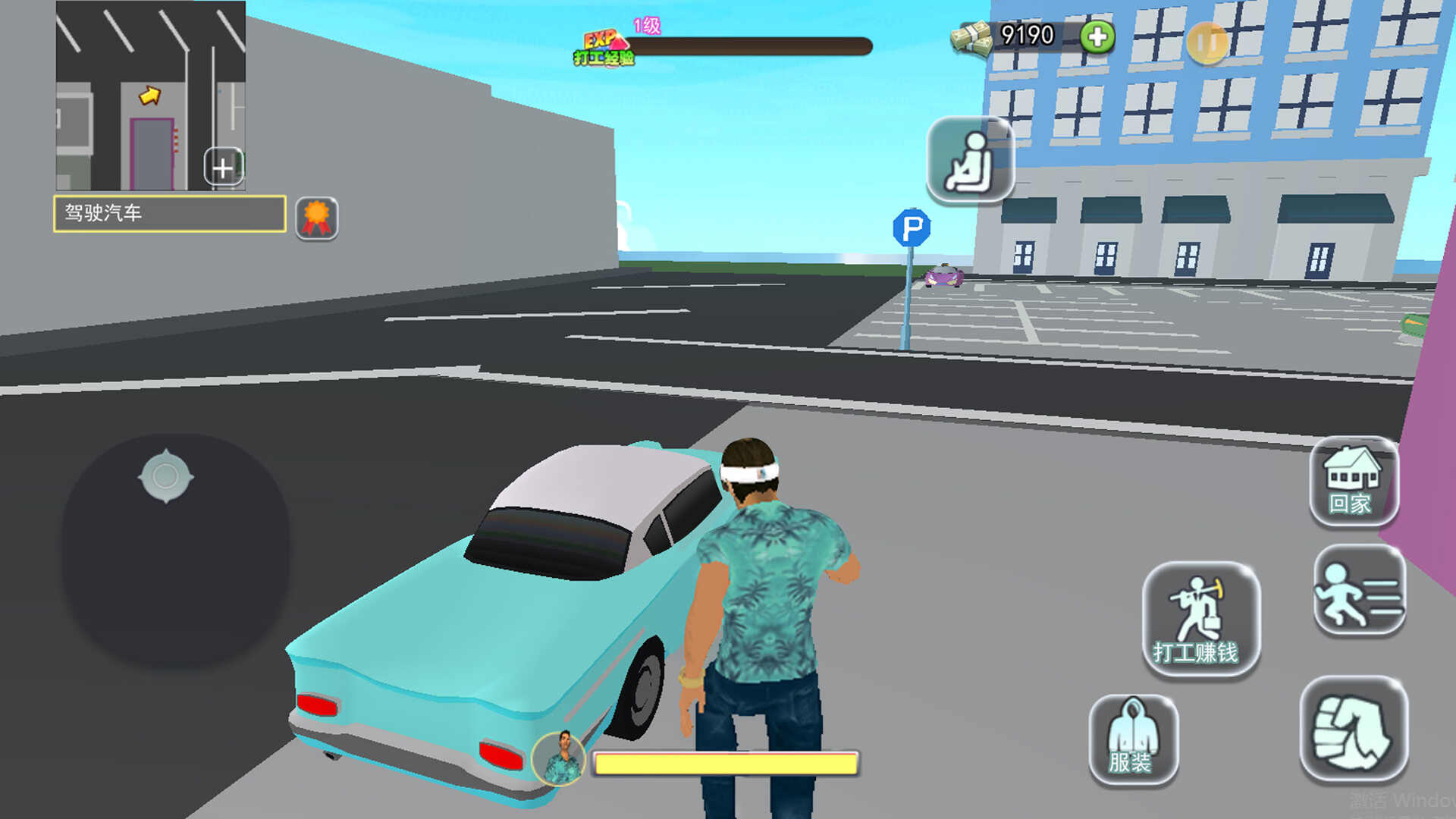Tap the virtual joystick pad
Image resolution: width=1456 pixels, height=819 pixels.
(174, 550)
